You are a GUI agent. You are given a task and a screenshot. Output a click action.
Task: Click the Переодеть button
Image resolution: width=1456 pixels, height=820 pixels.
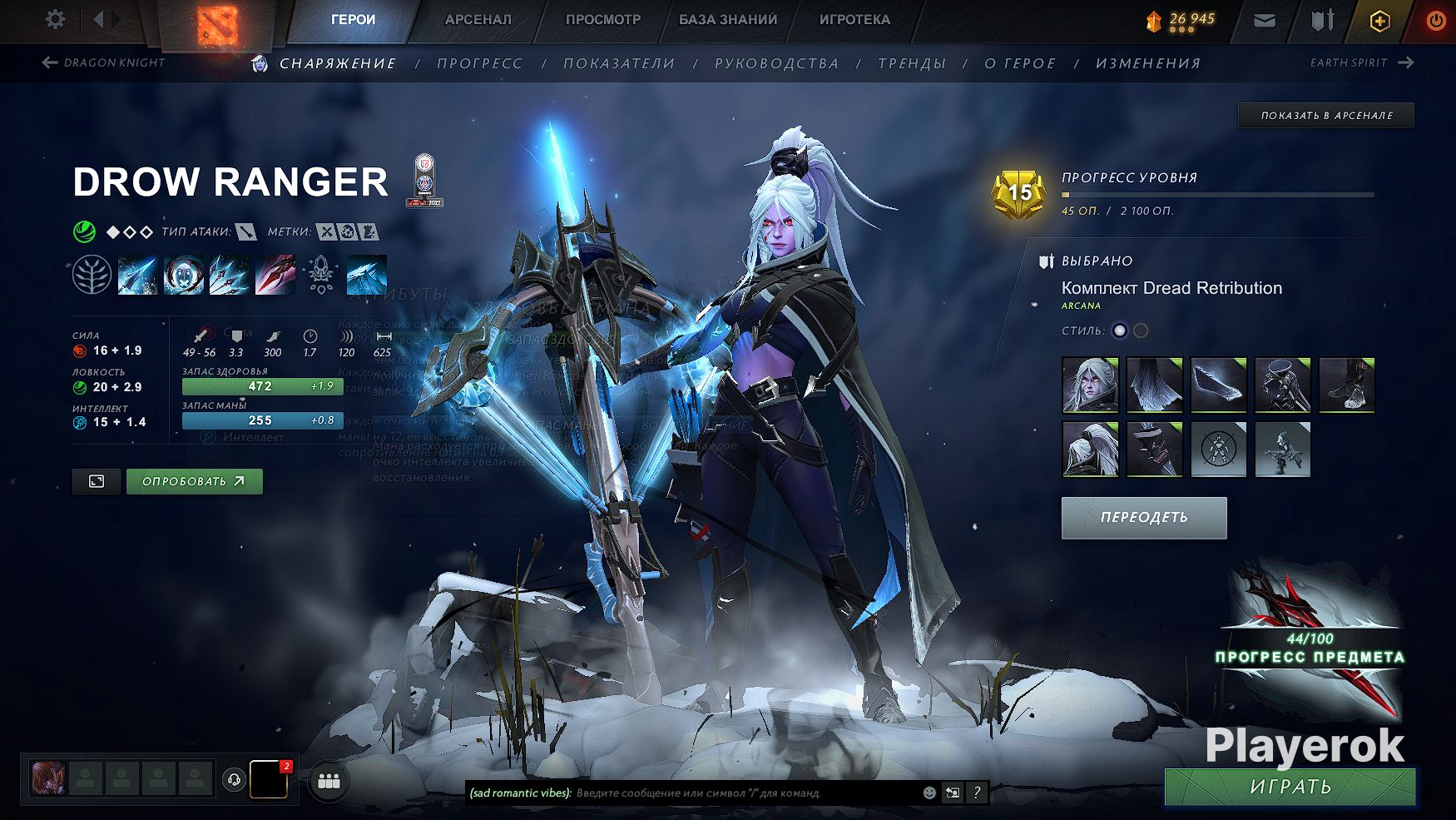pyautogui.click(x=1144, y=518)
